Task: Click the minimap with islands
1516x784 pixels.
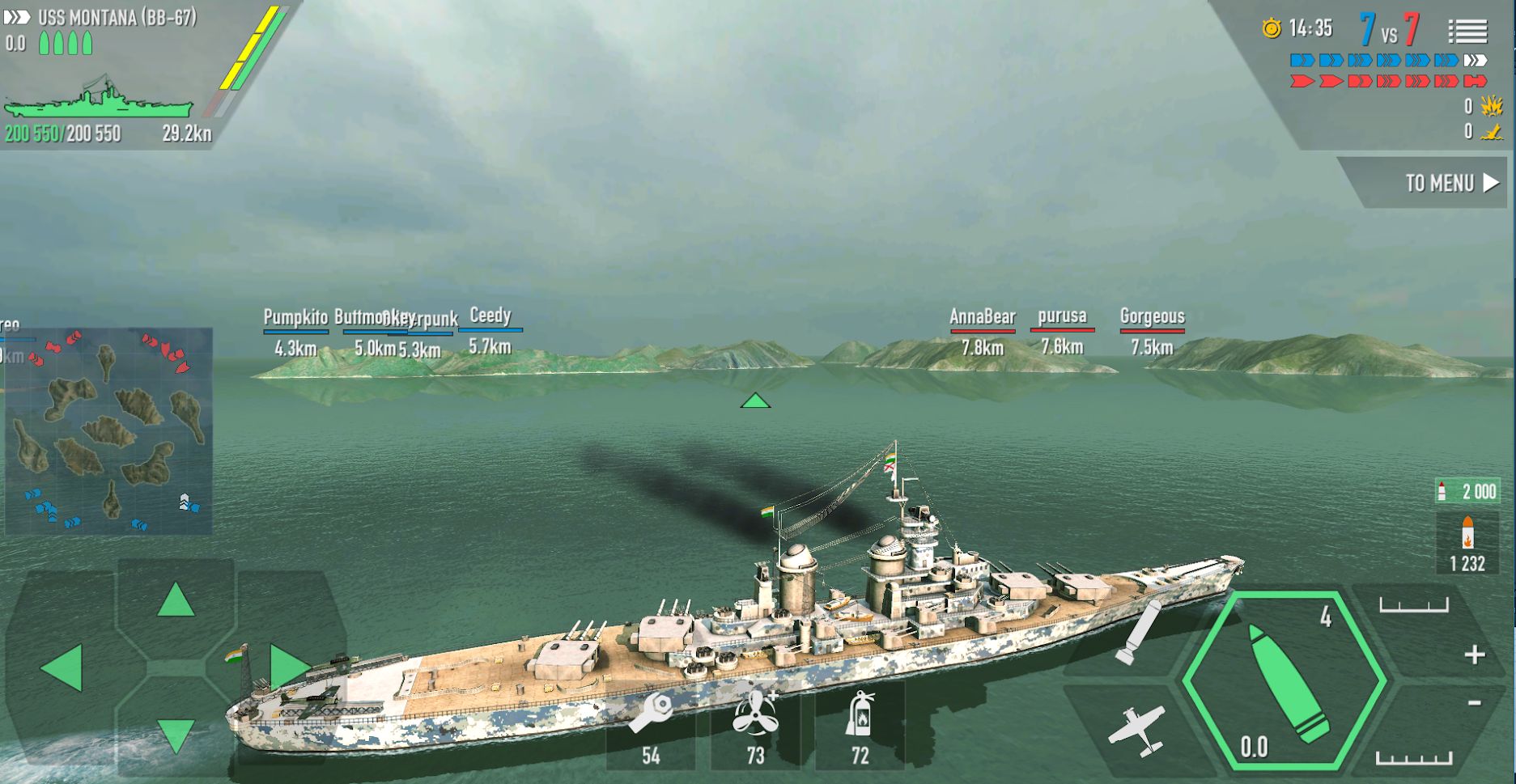Action: pos(108,430)
